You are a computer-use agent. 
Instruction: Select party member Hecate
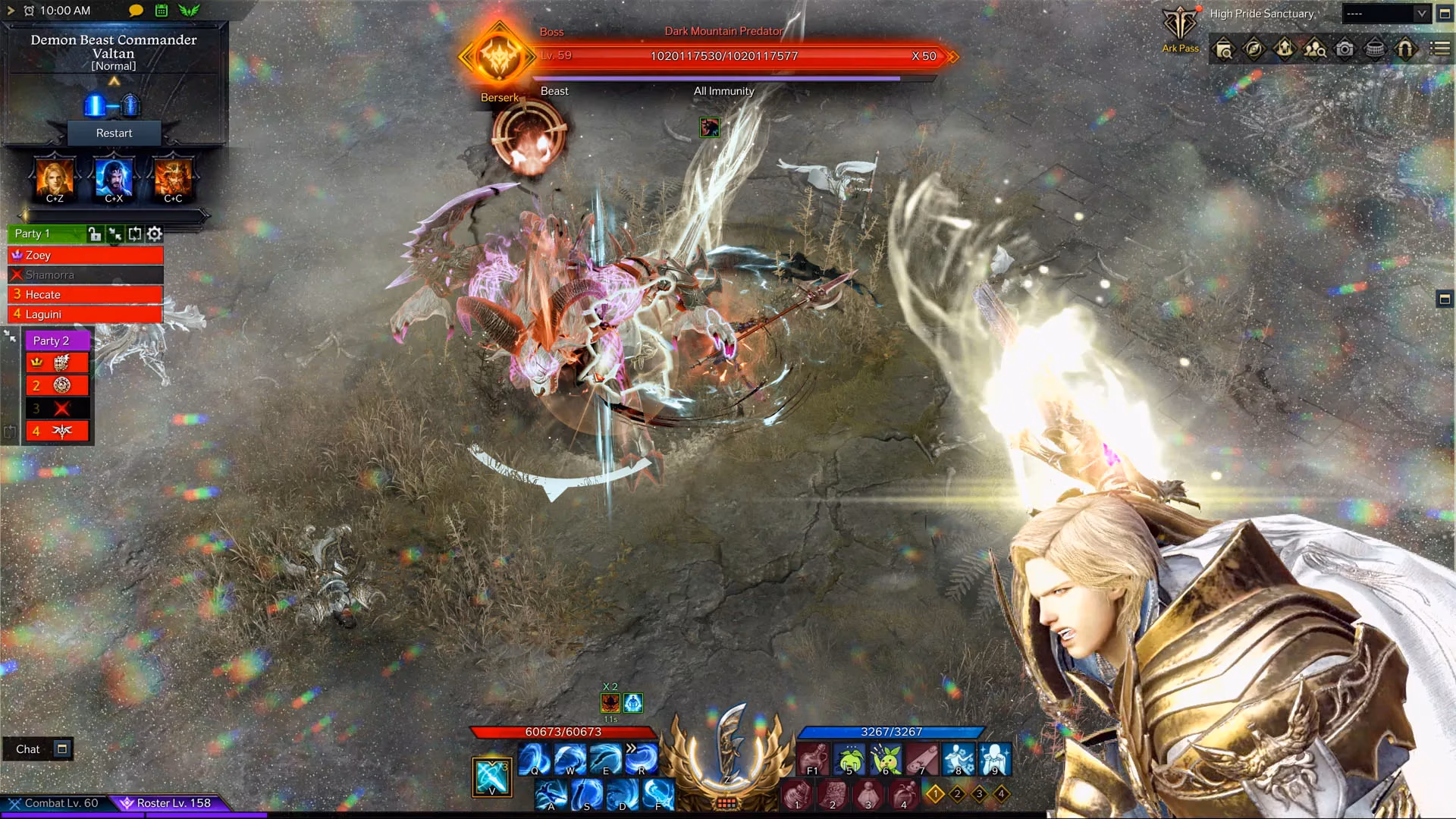(85, 294)
